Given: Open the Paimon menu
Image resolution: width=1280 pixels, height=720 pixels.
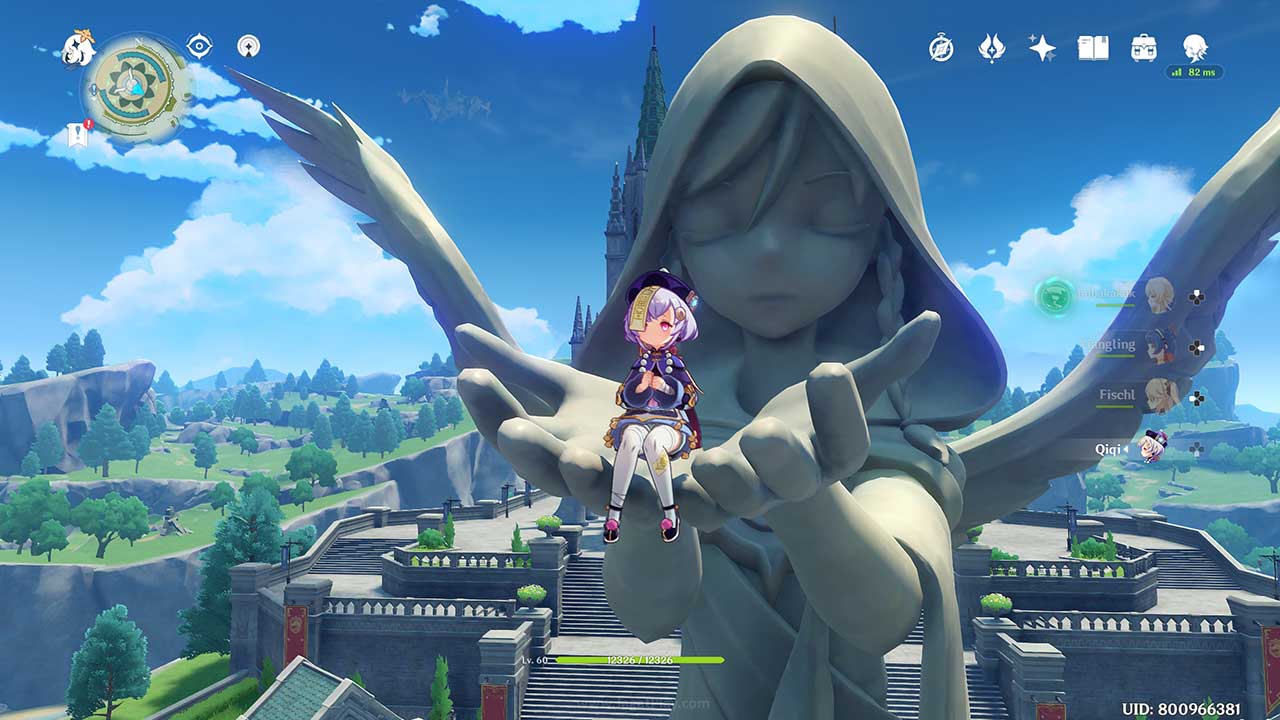Looking at the screenshot, I should [78, 48].
